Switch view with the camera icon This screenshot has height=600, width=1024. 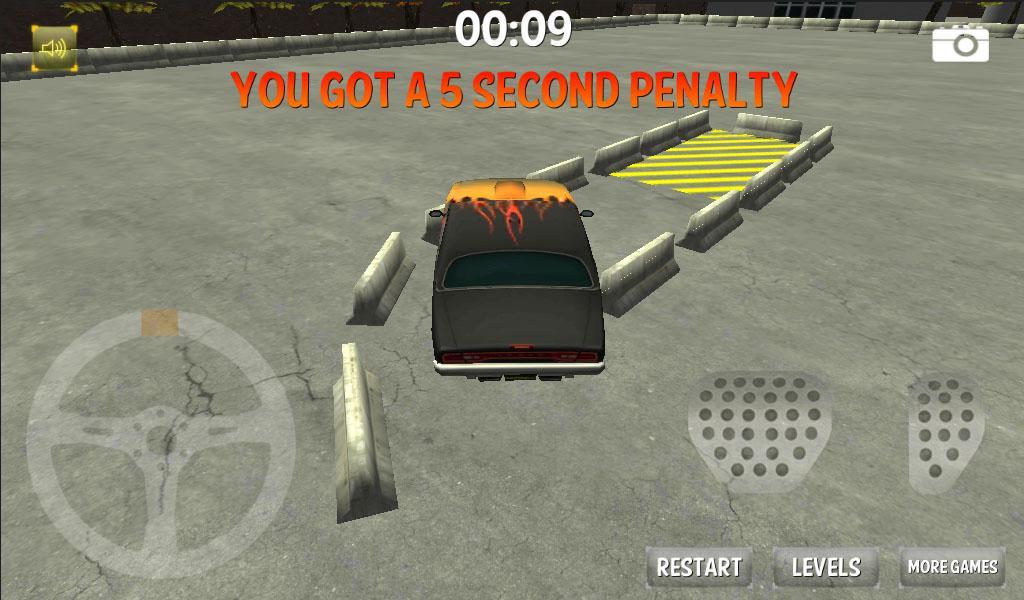click(960, 43)
